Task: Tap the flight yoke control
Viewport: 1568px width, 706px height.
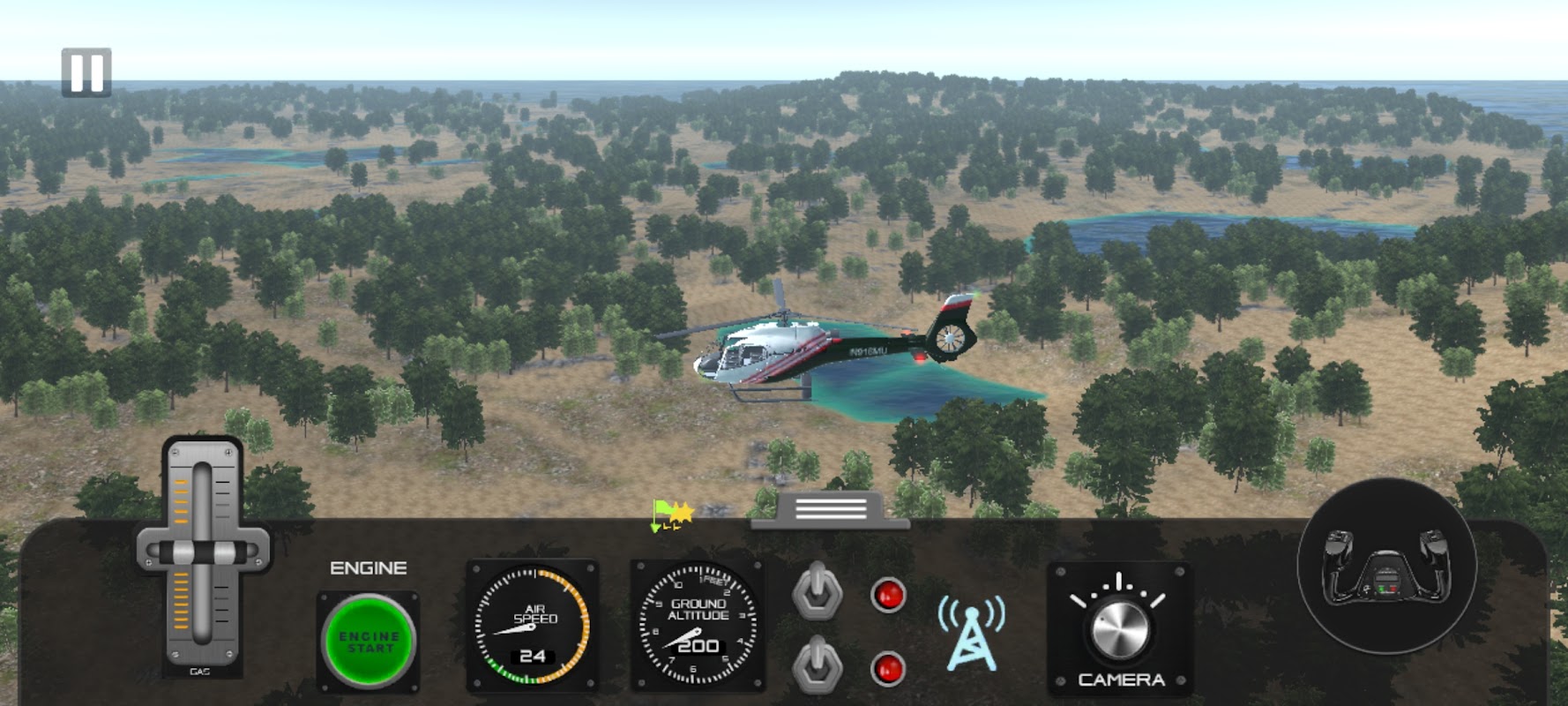Action: pyautogui.click(x=1385, y=567)
